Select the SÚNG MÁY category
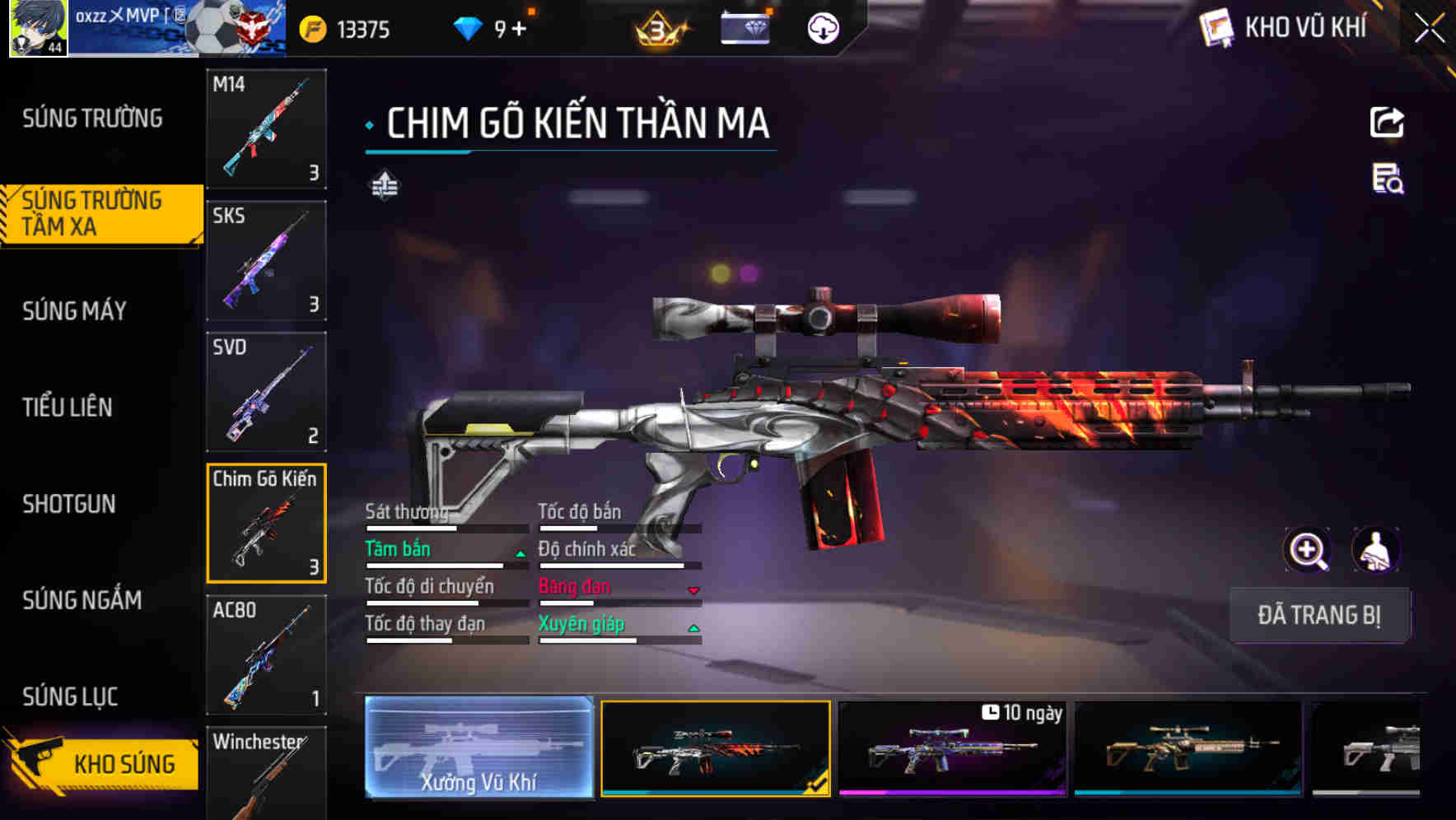The width and height of the screenshot is (1456, 820). coord(75,311)
